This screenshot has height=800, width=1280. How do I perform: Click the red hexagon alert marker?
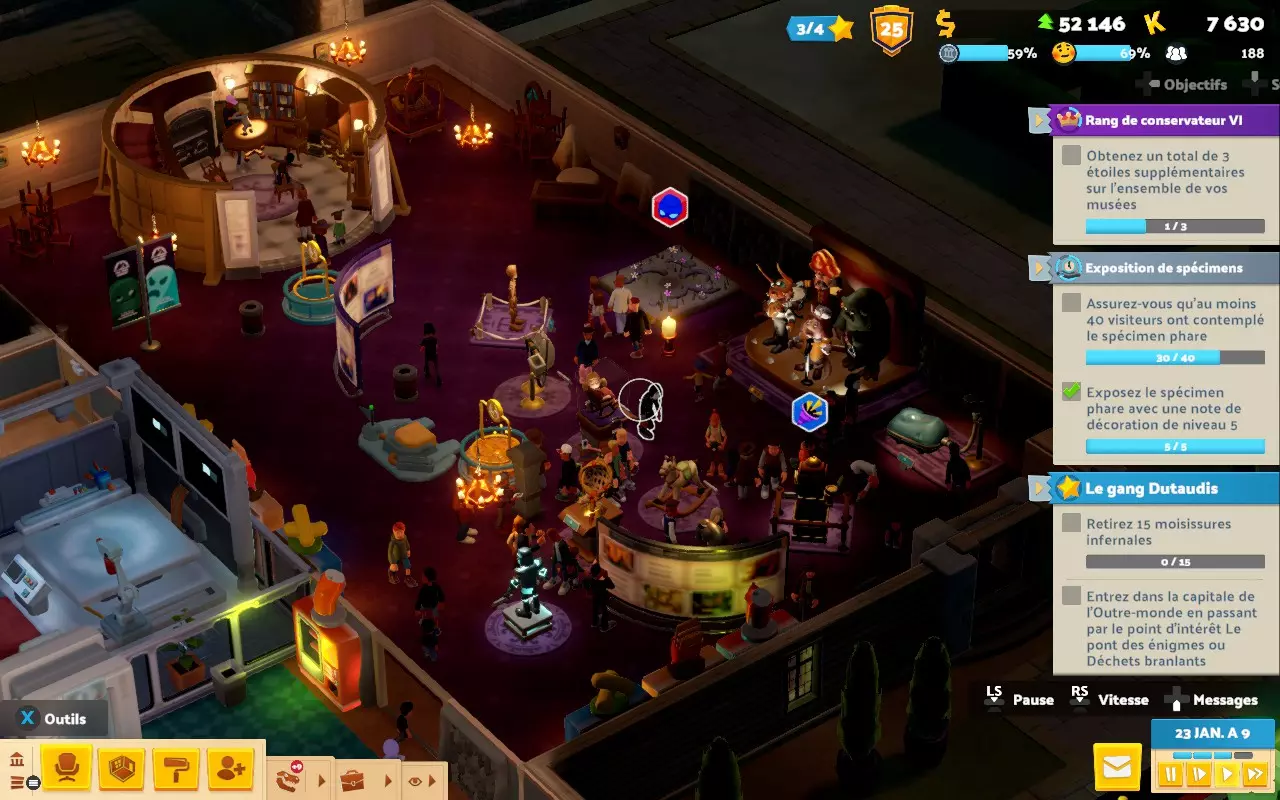pyautogui.click(x=669, y=207)
